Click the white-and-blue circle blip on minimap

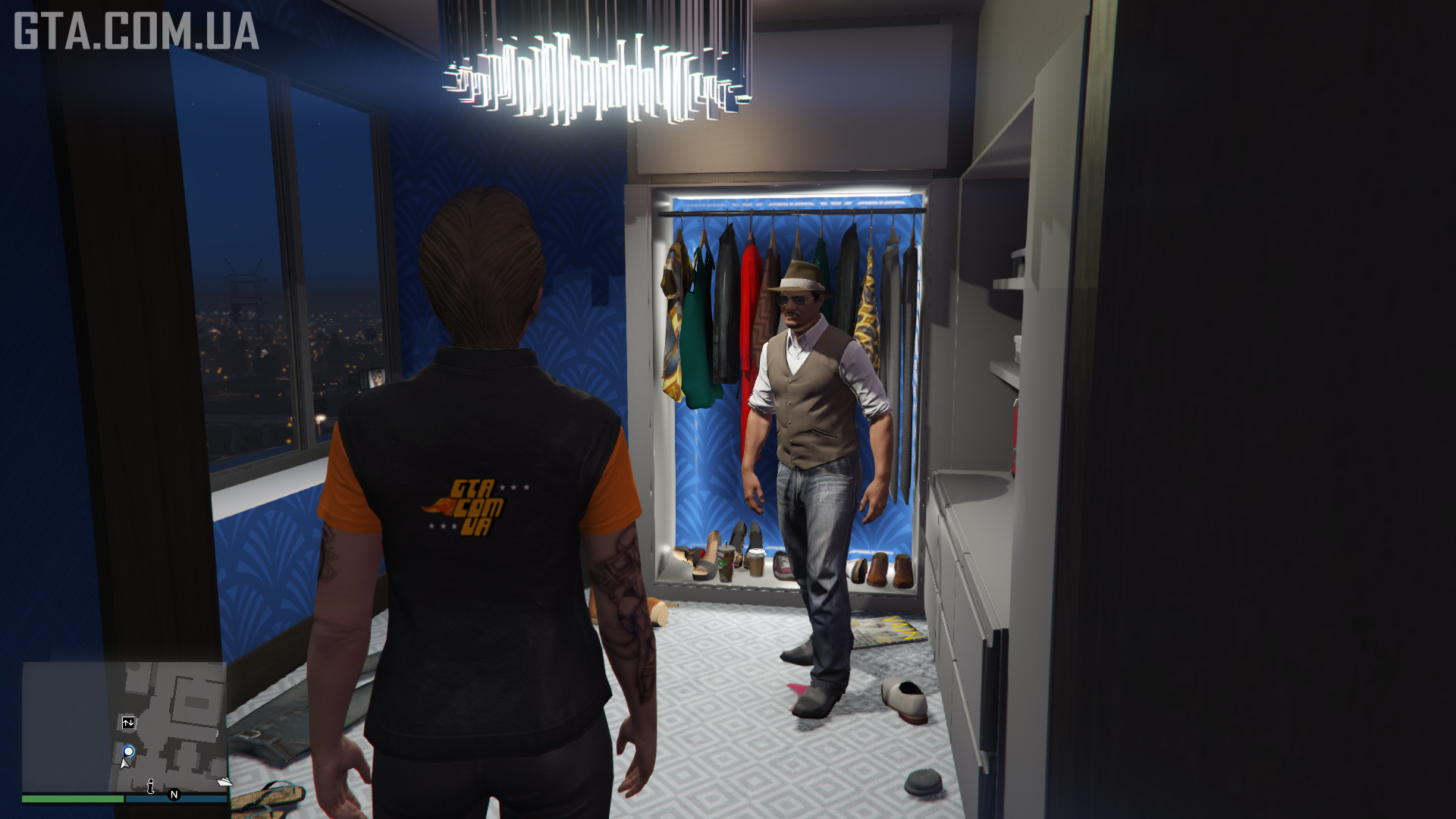tap(129, 752)
